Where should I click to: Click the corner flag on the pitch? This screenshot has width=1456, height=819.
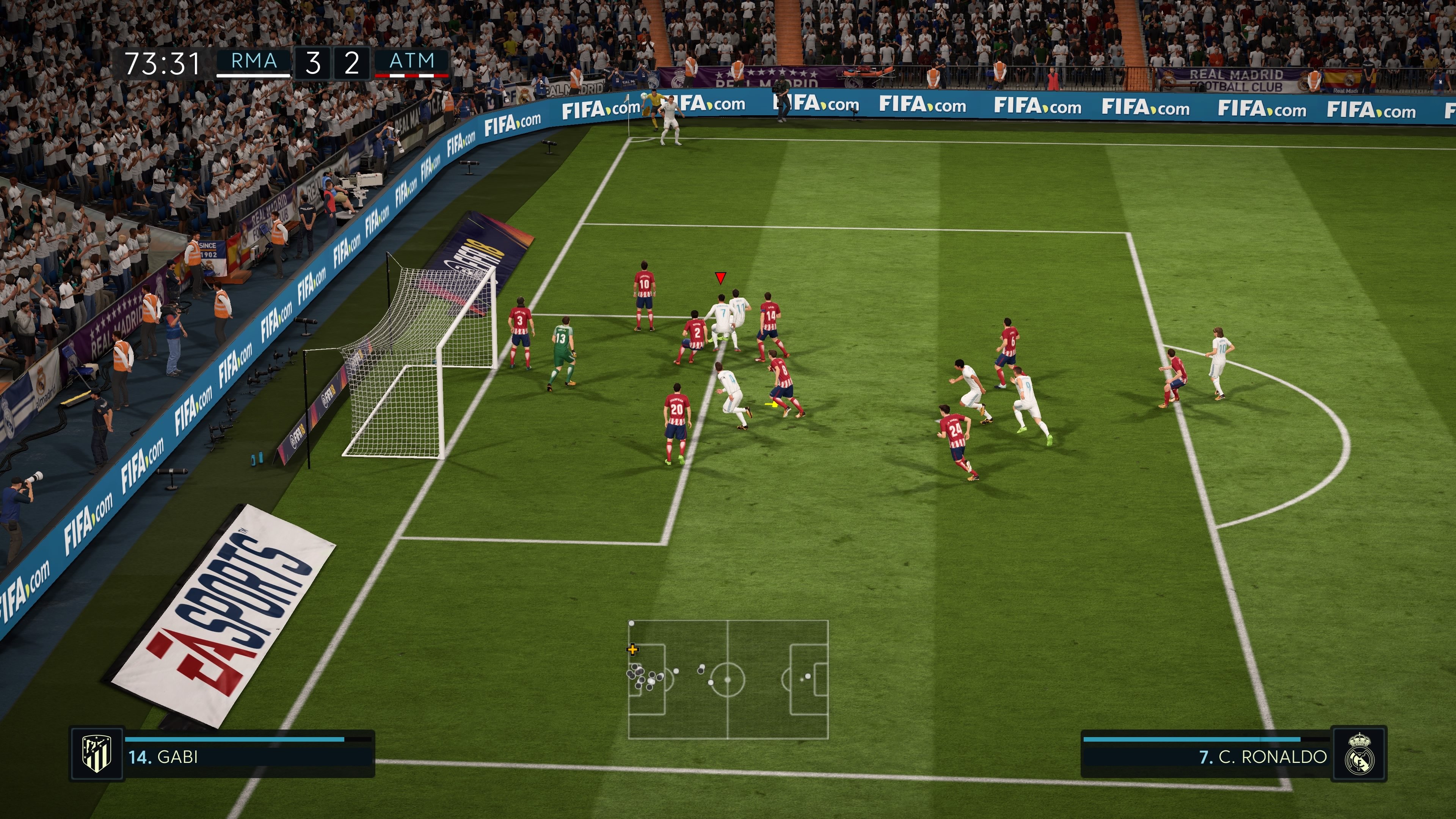[x=628, y=111]
